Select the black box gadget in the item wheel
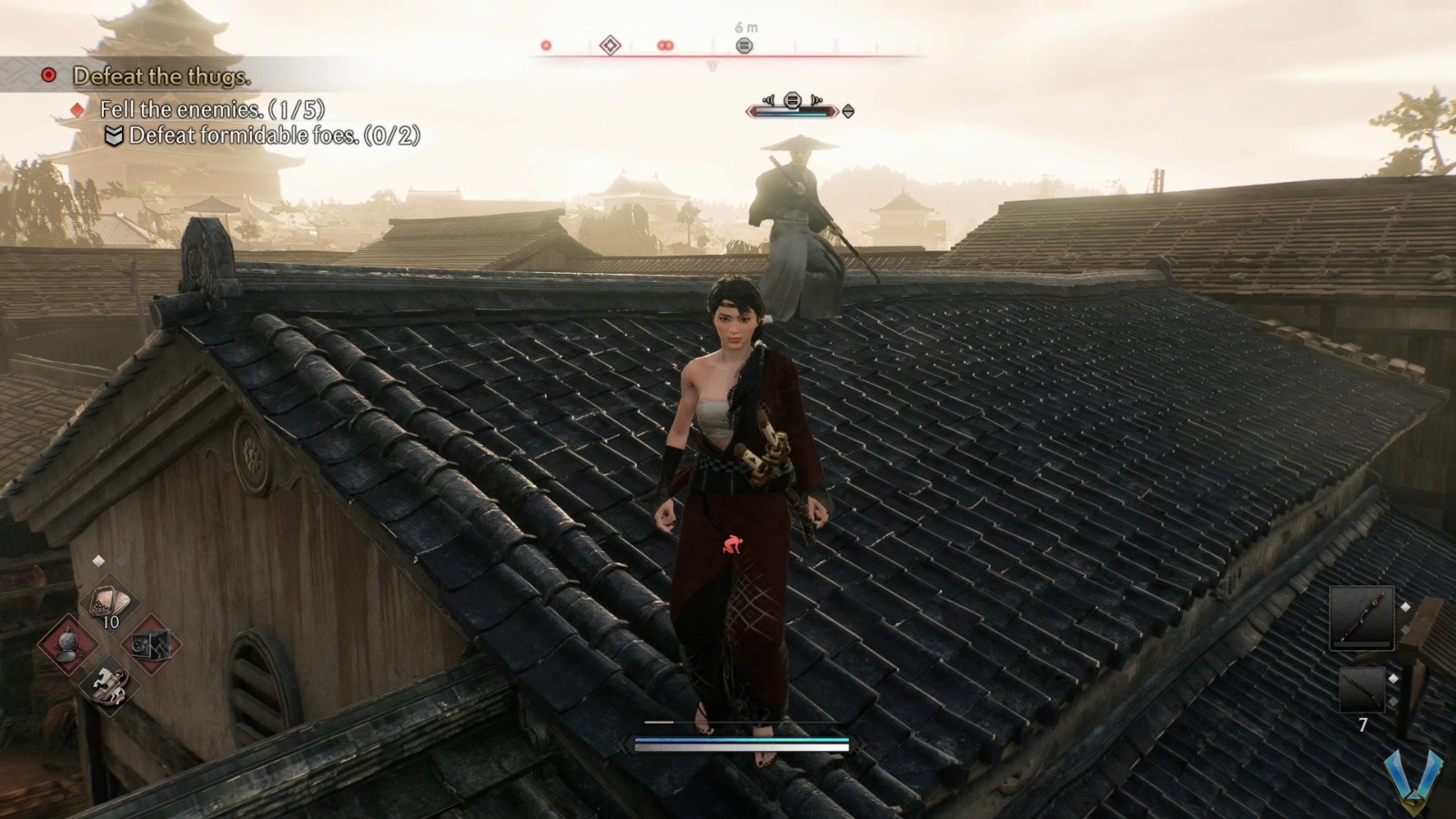The image size is (1456, 819). tap(151, 644)
